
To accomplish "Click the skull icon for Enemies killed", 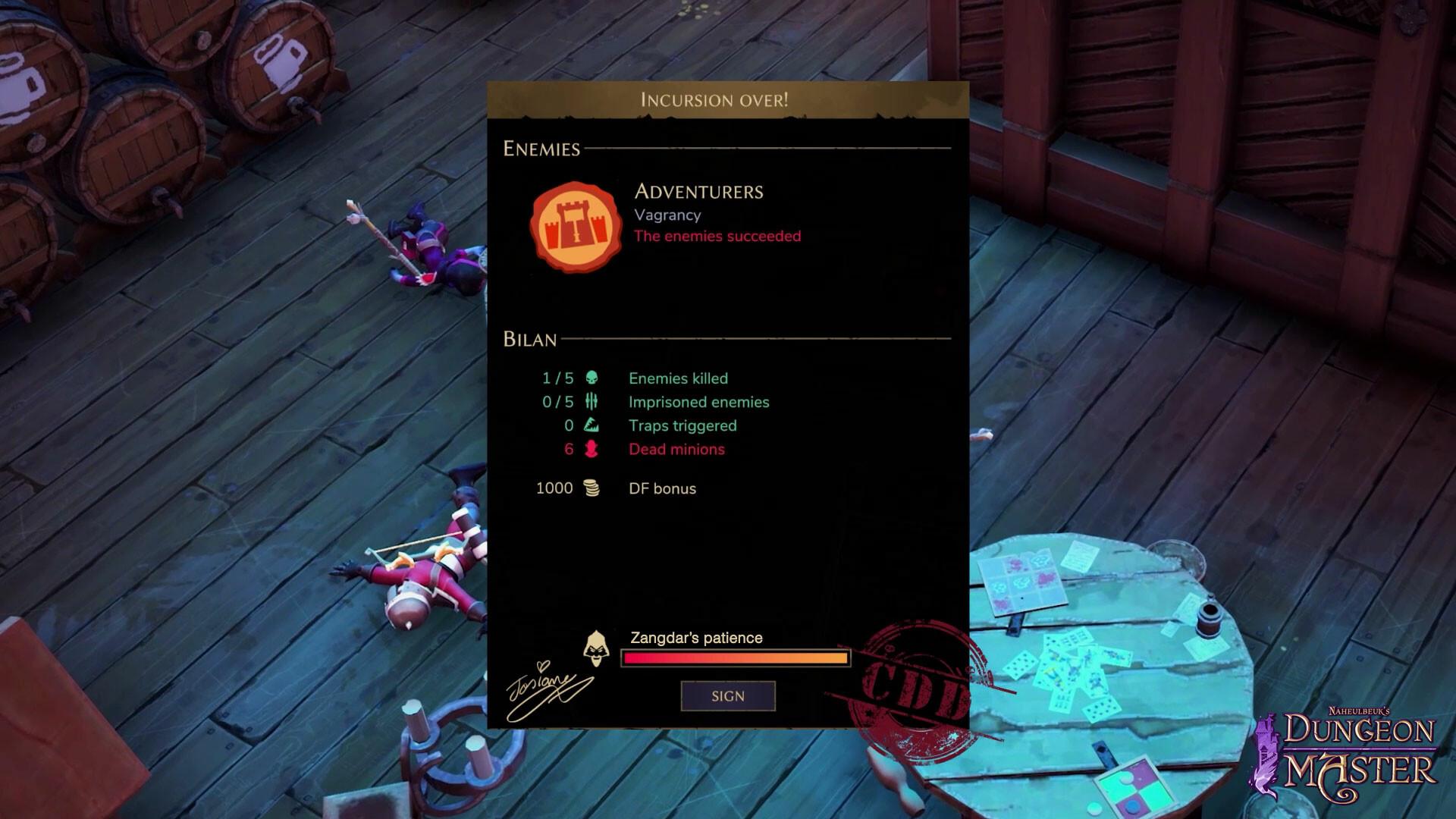I will tap(592, 378).
